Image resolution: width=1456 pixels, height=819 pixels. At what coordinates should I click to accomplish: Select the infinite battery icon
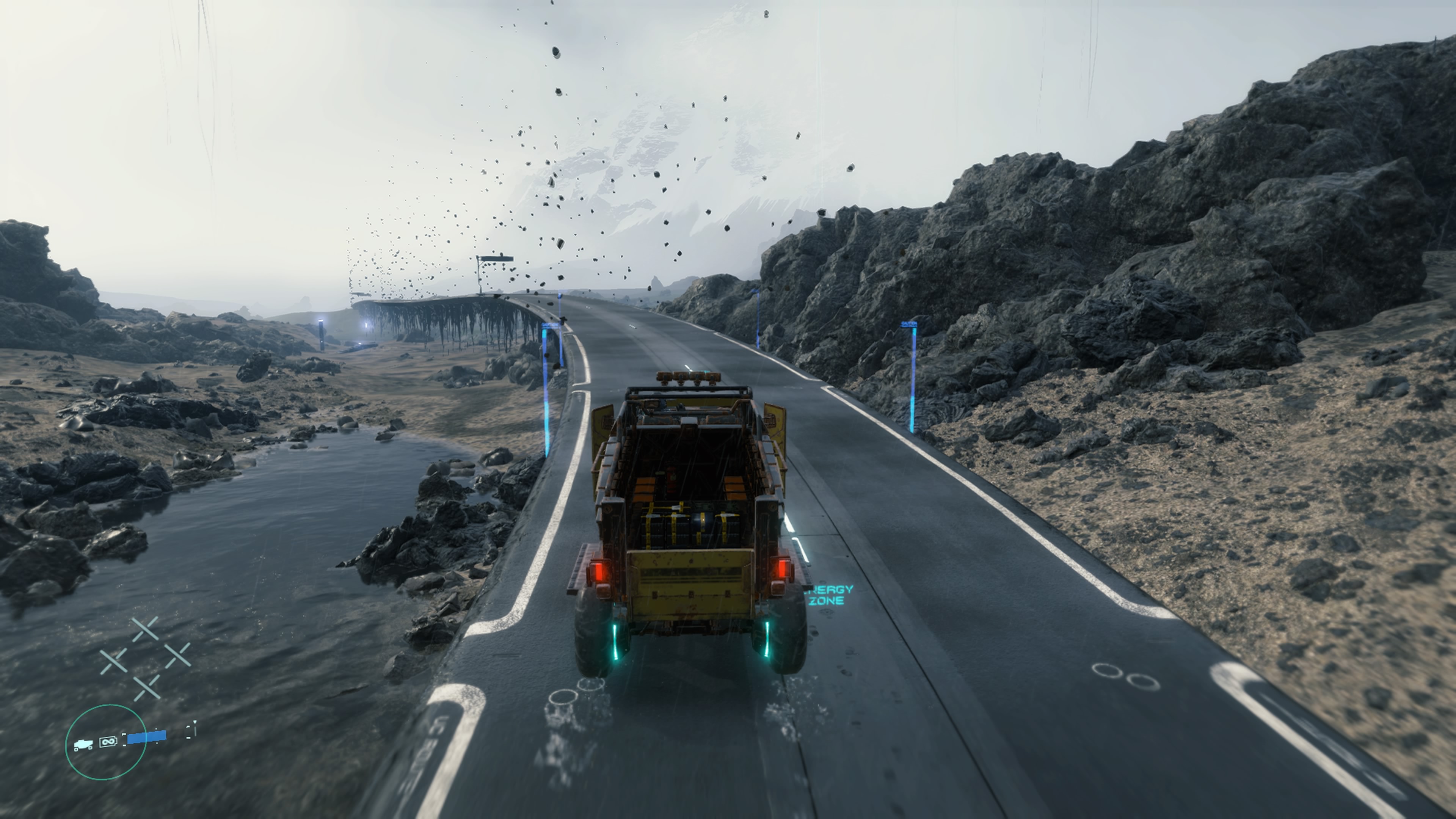coord(108,741)
